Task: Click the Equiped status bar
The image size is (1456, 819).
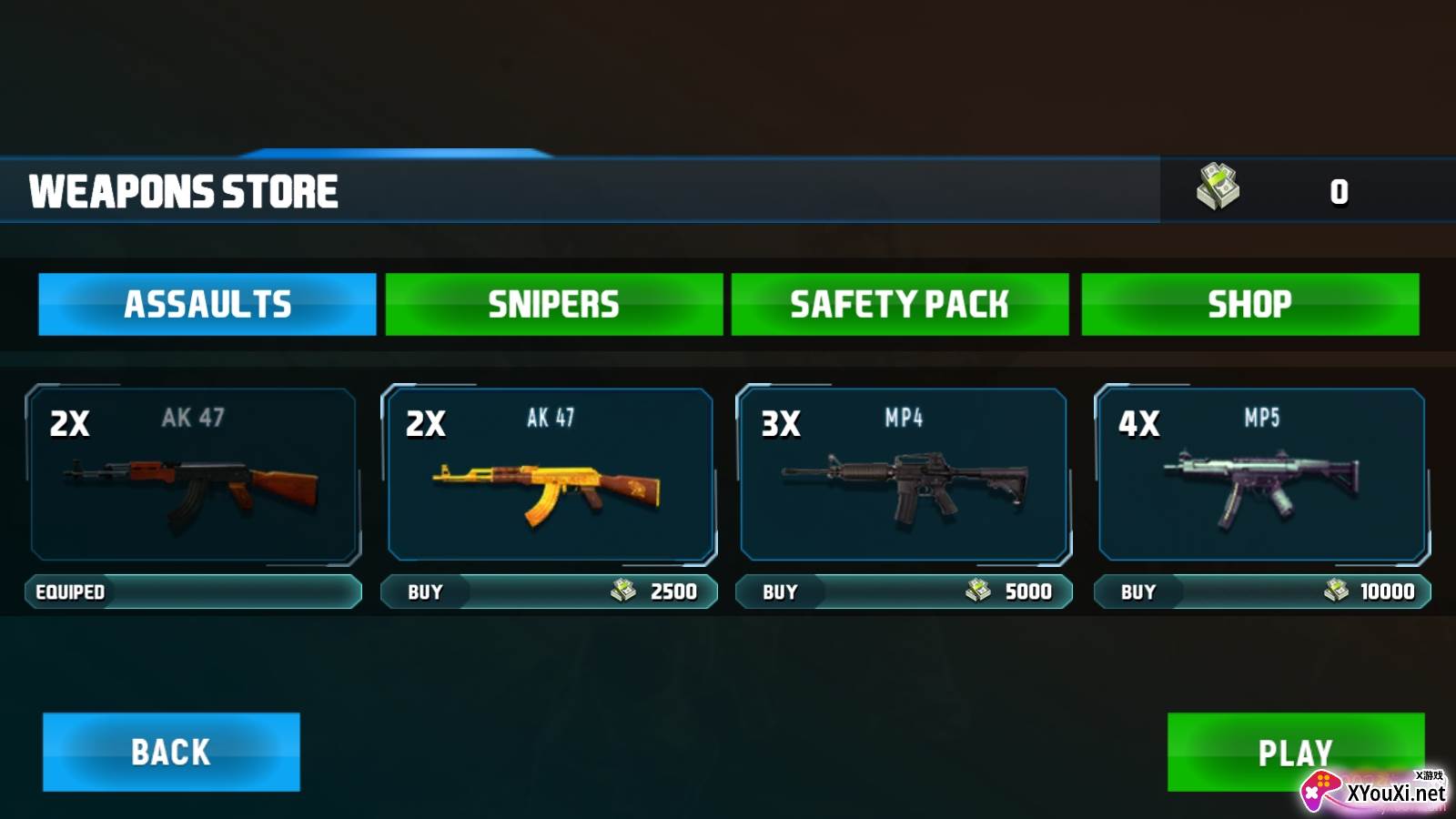Action: point(193,591)
